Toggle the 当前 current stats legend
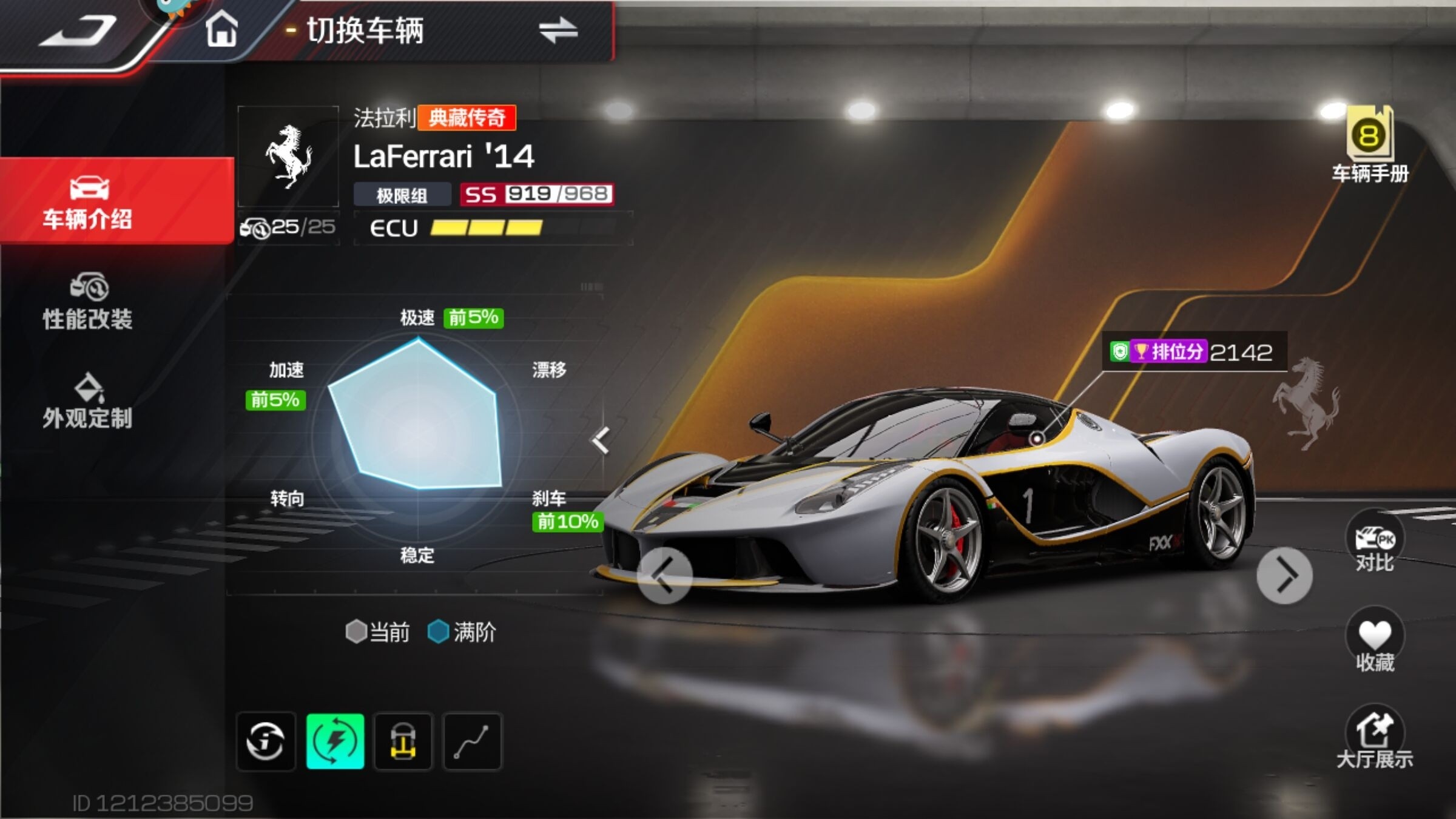The image size is (1456, 819). click(x=378, y=632)
